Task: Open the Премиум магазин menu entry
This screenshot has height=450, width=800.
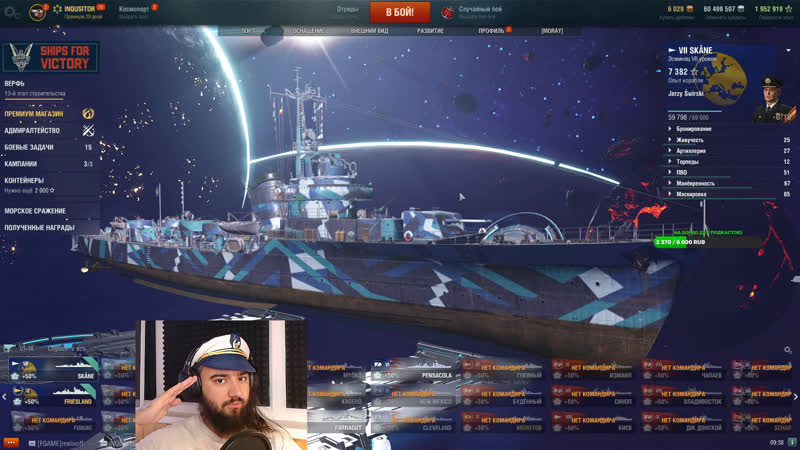Action: tap(34, 114)
